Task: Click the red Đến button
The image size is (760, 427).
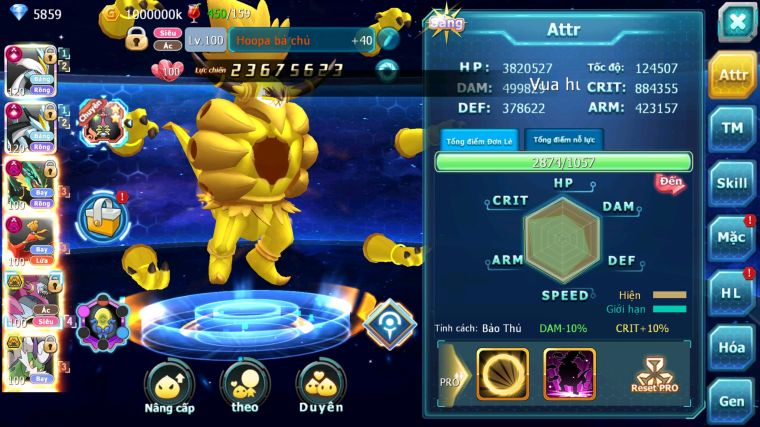Action: 670,182
